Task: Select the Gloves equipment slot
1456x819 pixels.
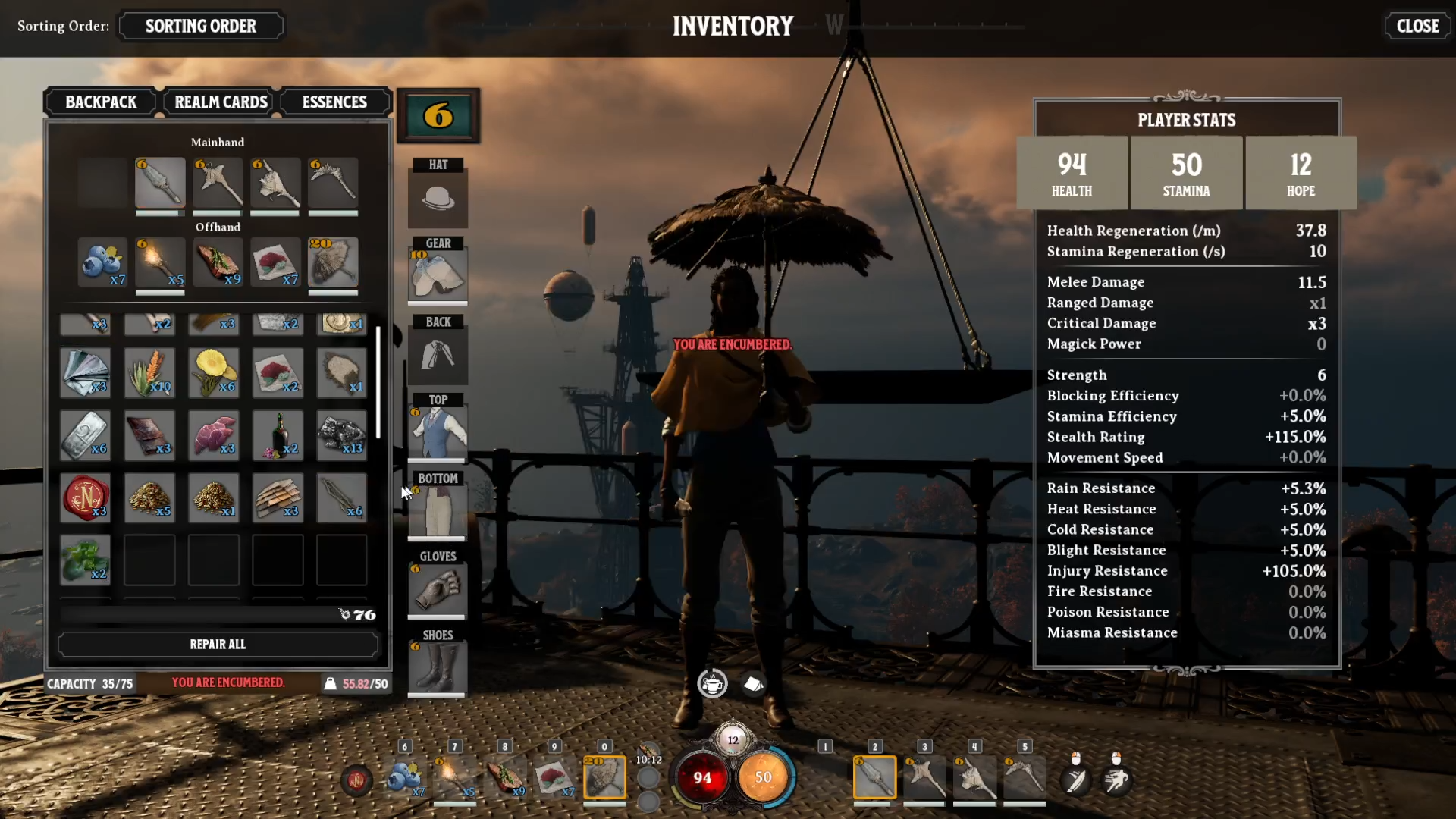Action: (438, 589)
